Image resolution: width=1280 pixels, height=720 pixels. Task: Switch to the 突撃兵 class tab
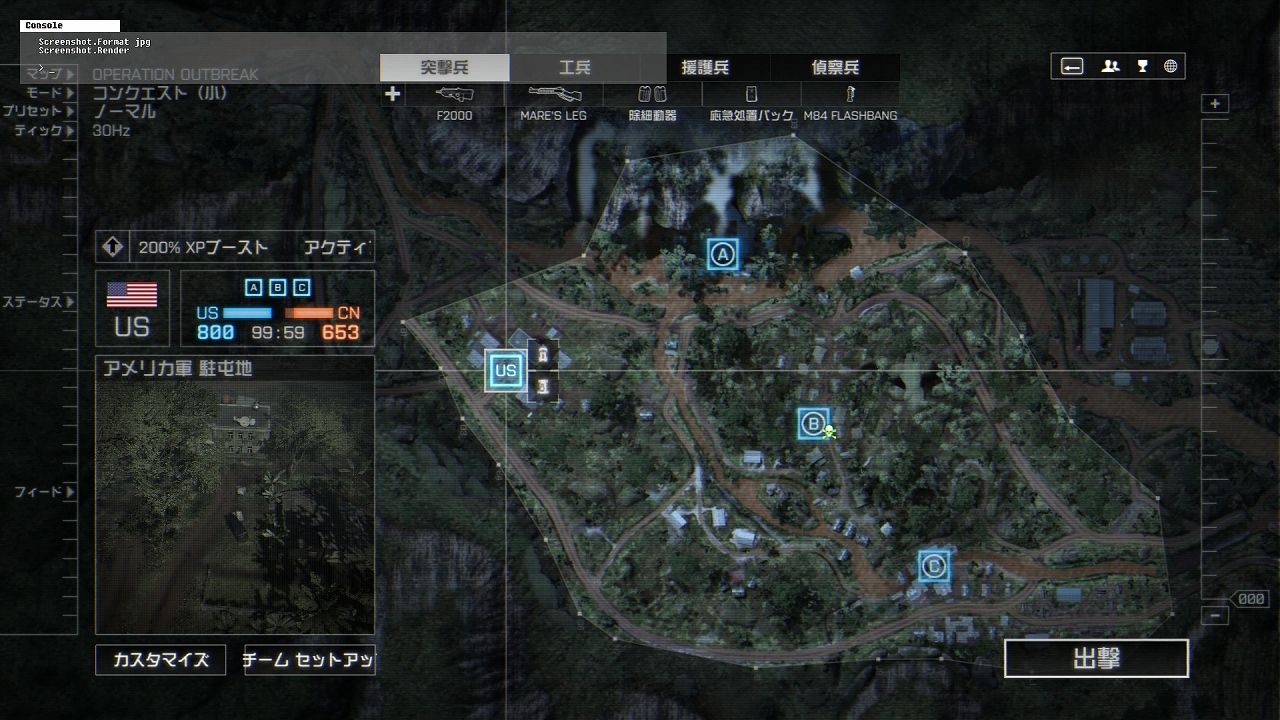[444, 68]
